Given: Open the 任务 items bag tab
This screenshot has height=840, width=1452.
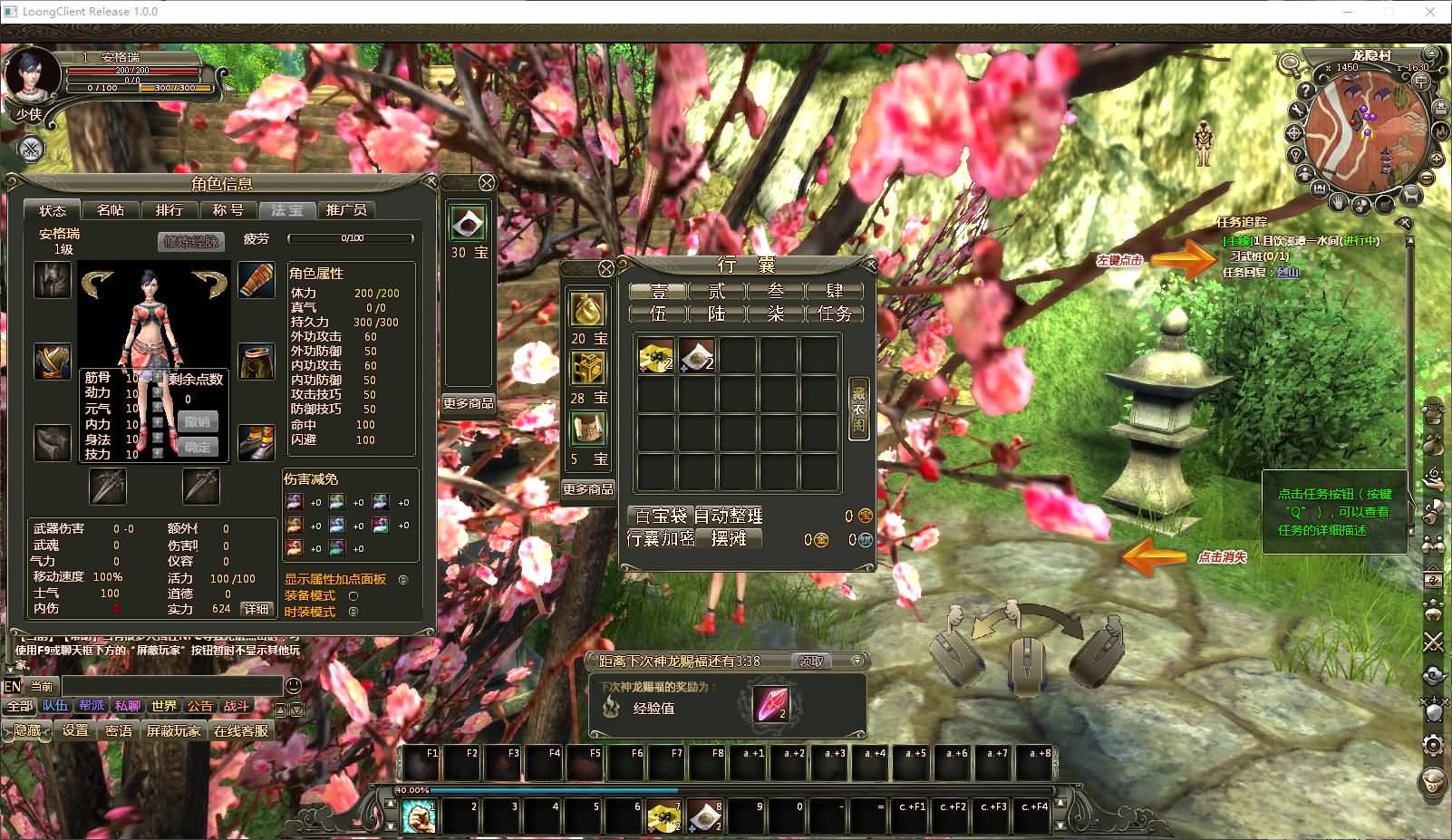Looking at the screenshot, I should 834,314.
